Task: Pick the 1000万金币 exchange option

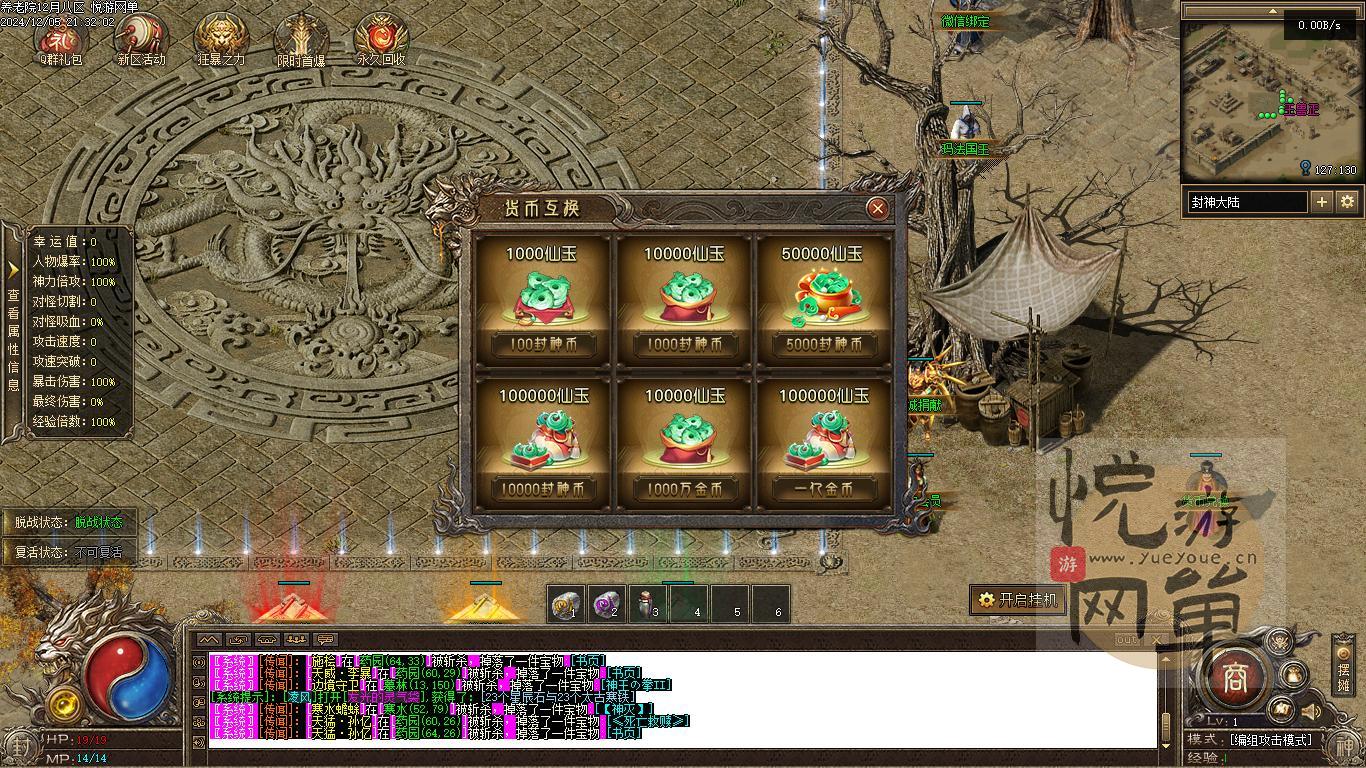Action: pyautogui.click(x=683, y=489)
